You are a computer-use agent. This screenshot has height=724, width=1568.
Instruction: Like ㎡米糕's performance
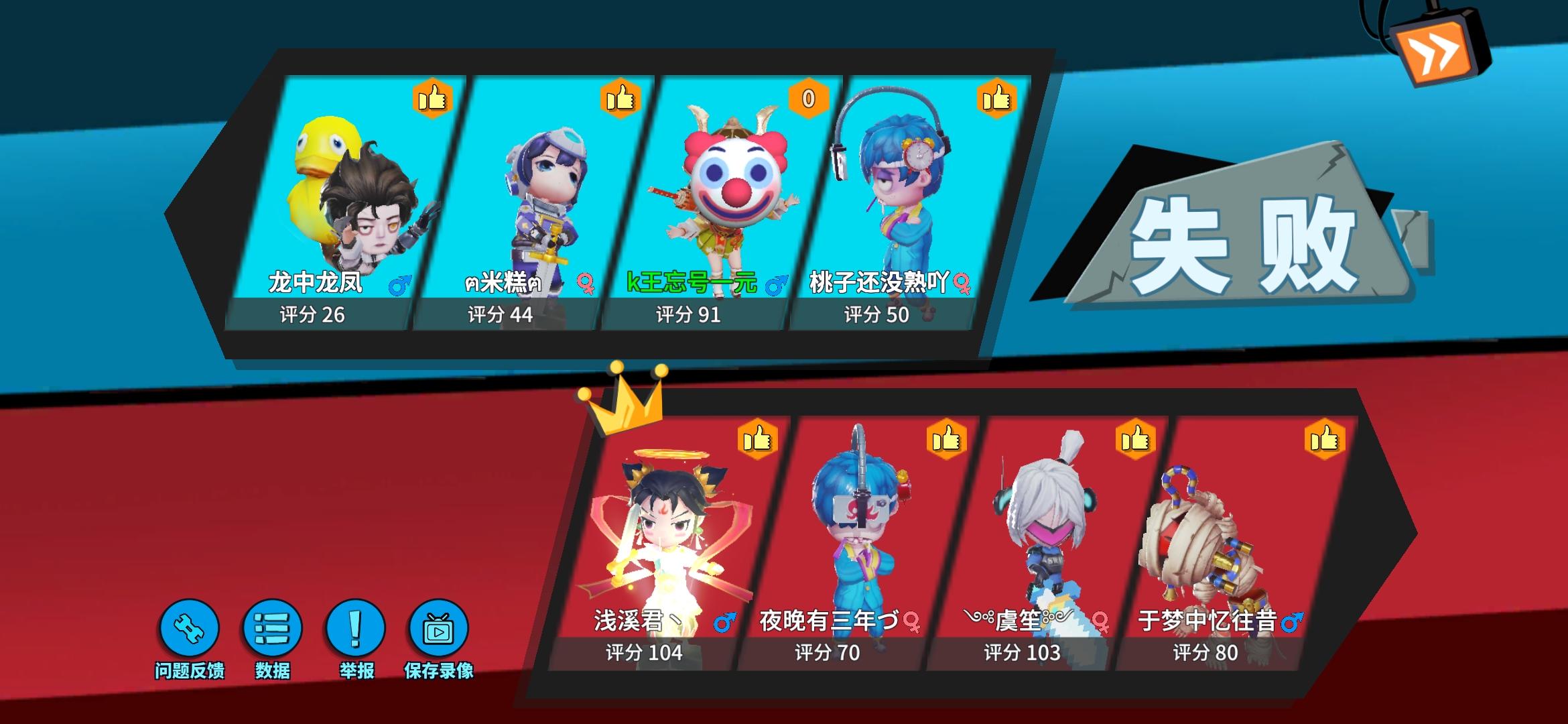(620, 101)
